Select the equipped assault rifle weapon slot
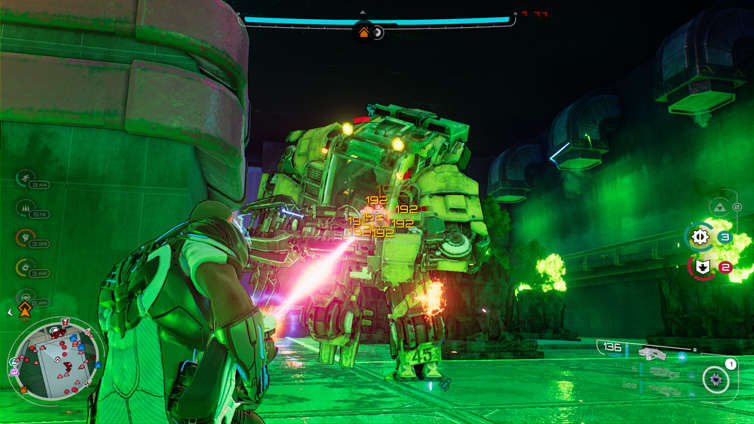The height and width of the screenshot is (424, 754). pyautogui.click(x=652, y=352)
